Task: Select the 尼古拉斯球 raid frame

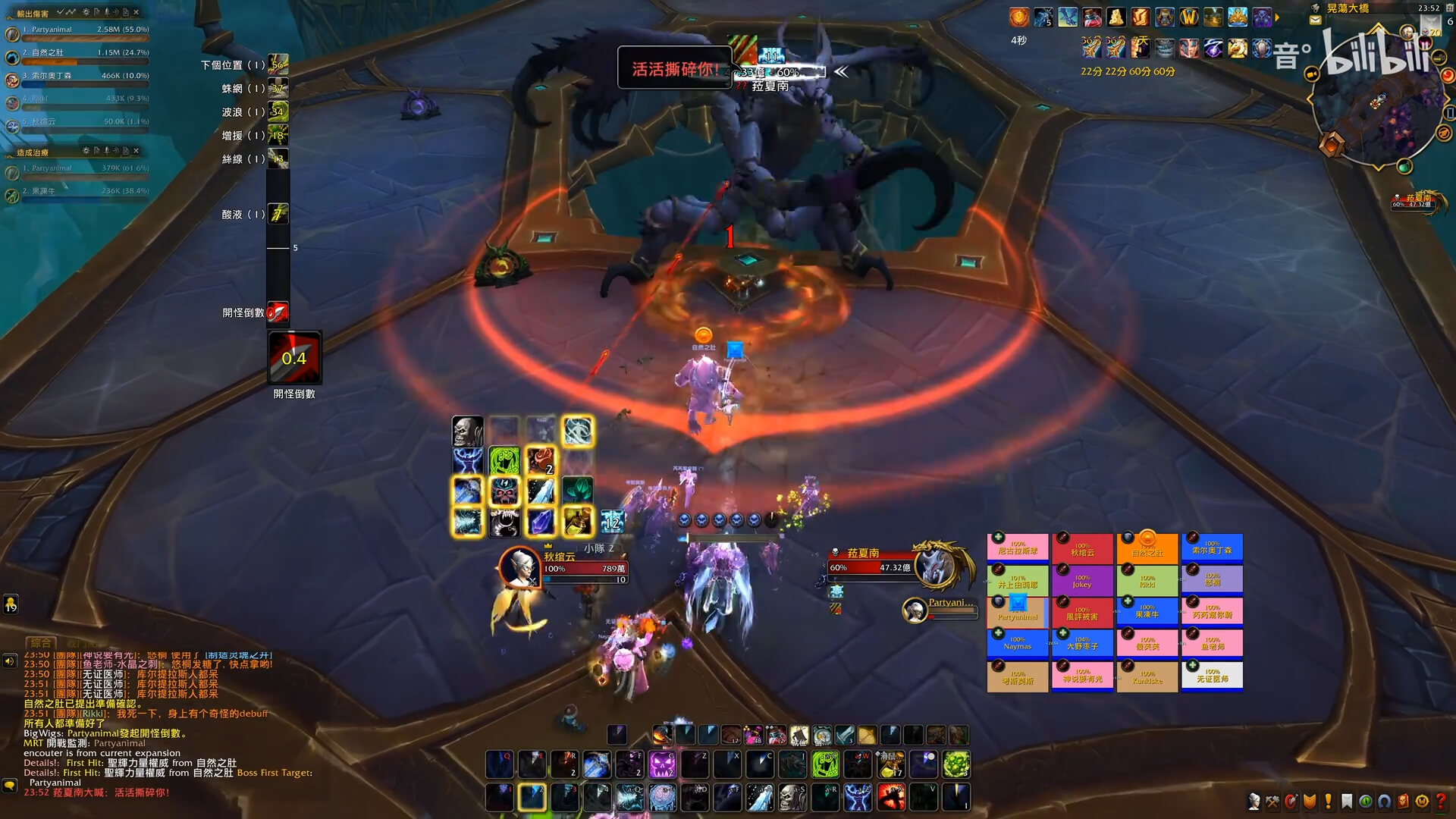Action: (x=1017, y=548)
